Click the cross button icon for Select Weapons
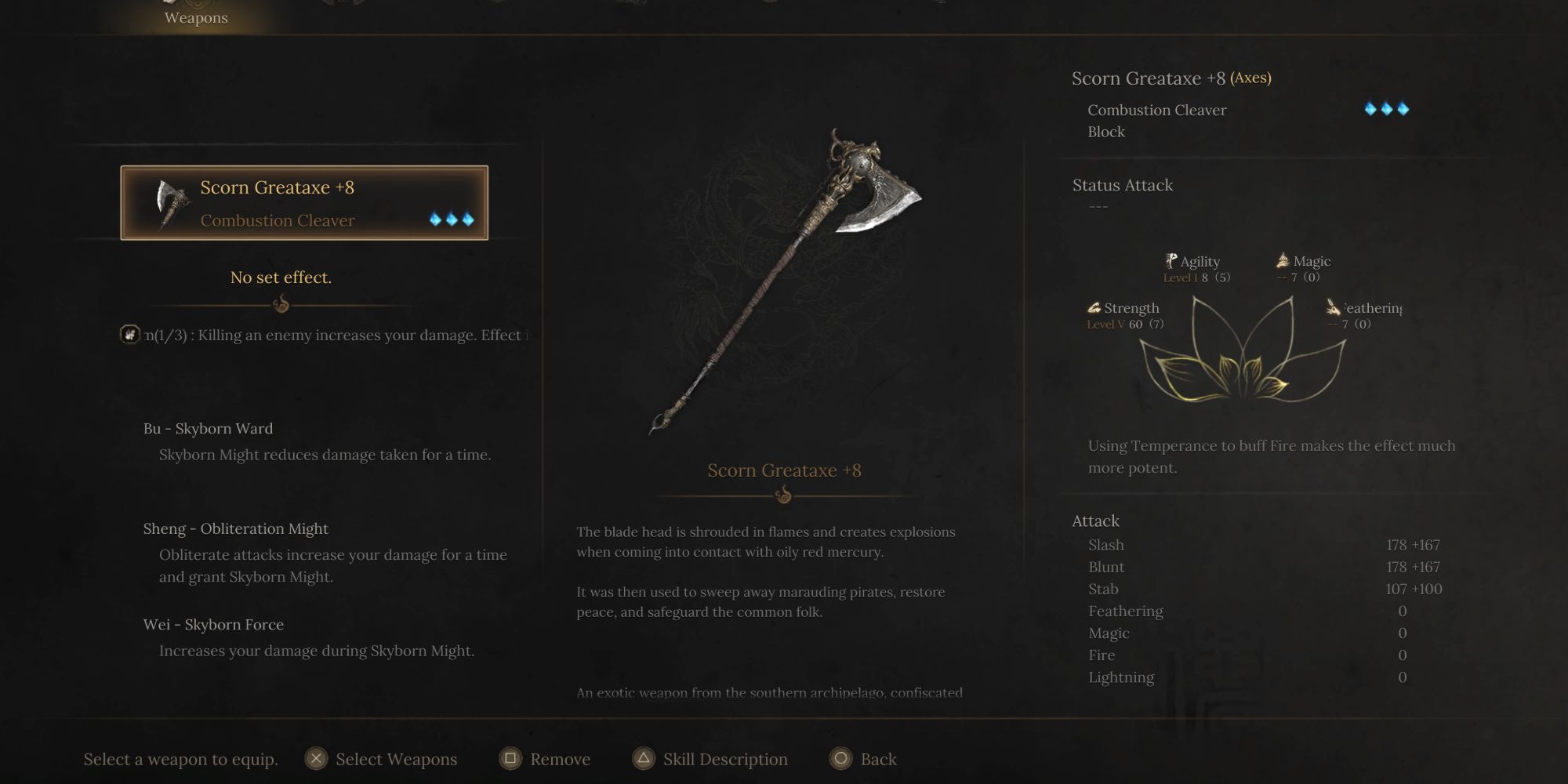 coord(317,759)
